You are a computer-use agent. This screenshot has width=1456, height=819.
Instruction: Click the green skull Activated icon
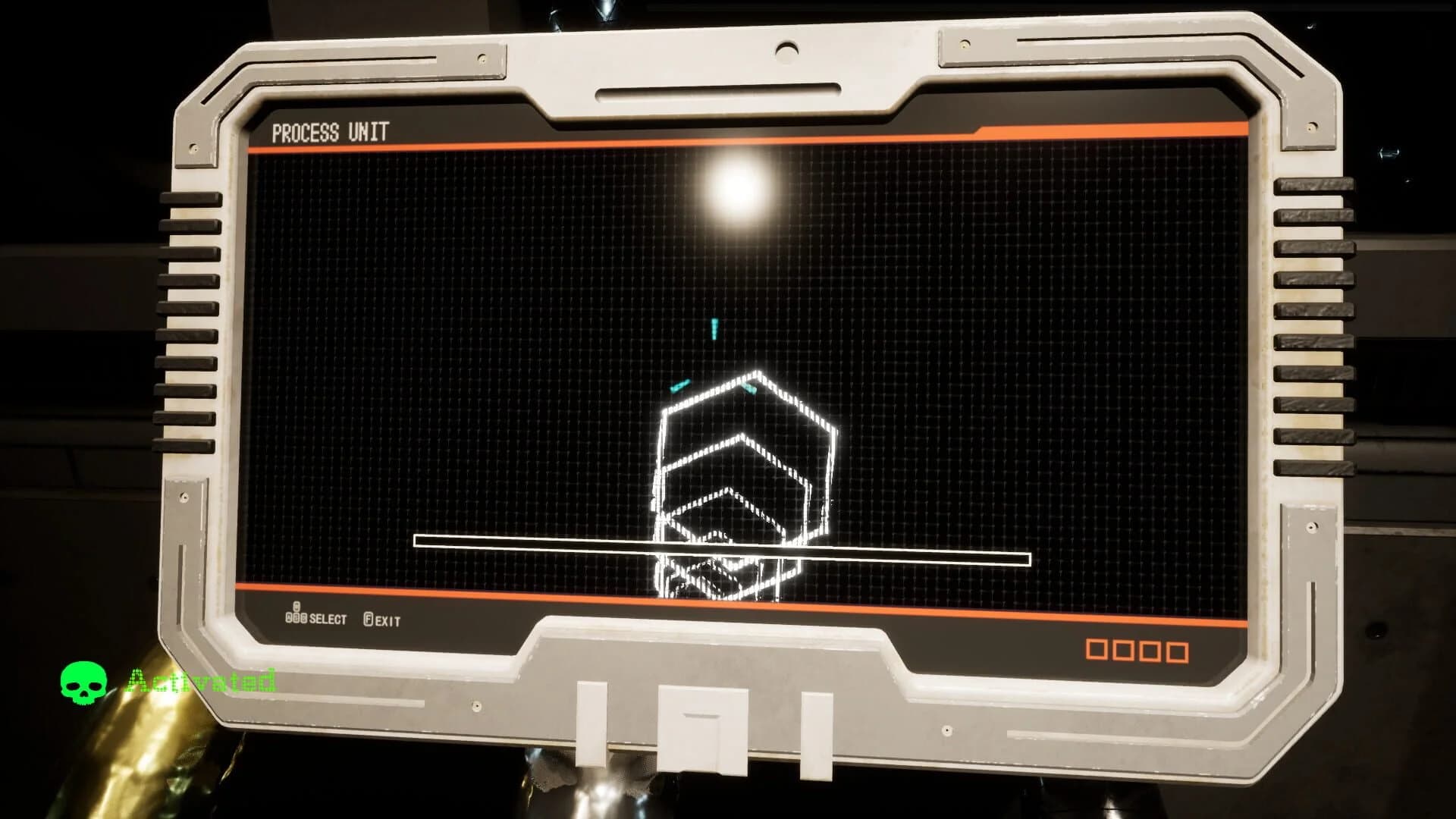tap(83, 682)
